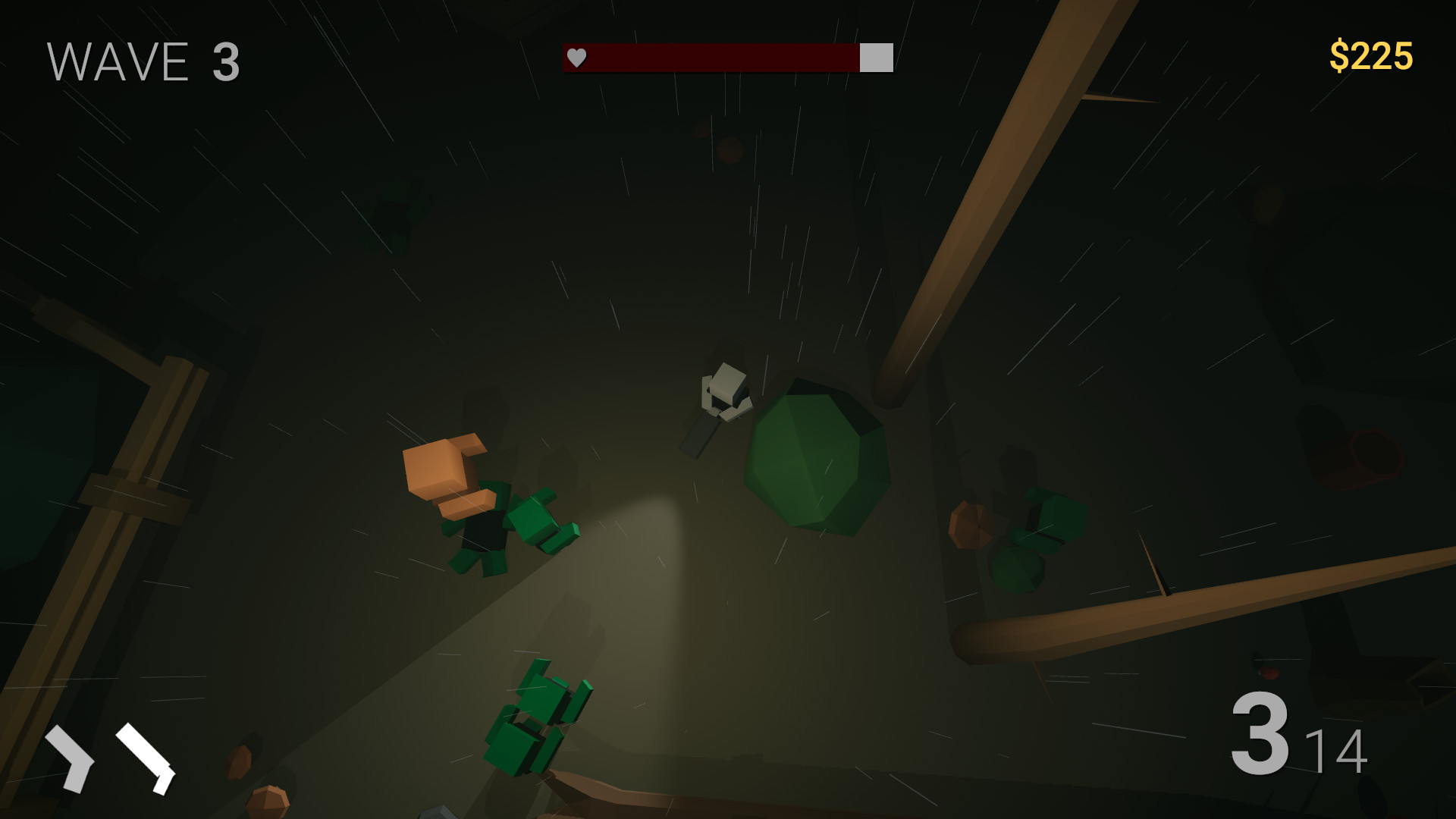Click the heart icon on the health bar
This screenshot has width=1456, height=819.
[x=576, y=56]
